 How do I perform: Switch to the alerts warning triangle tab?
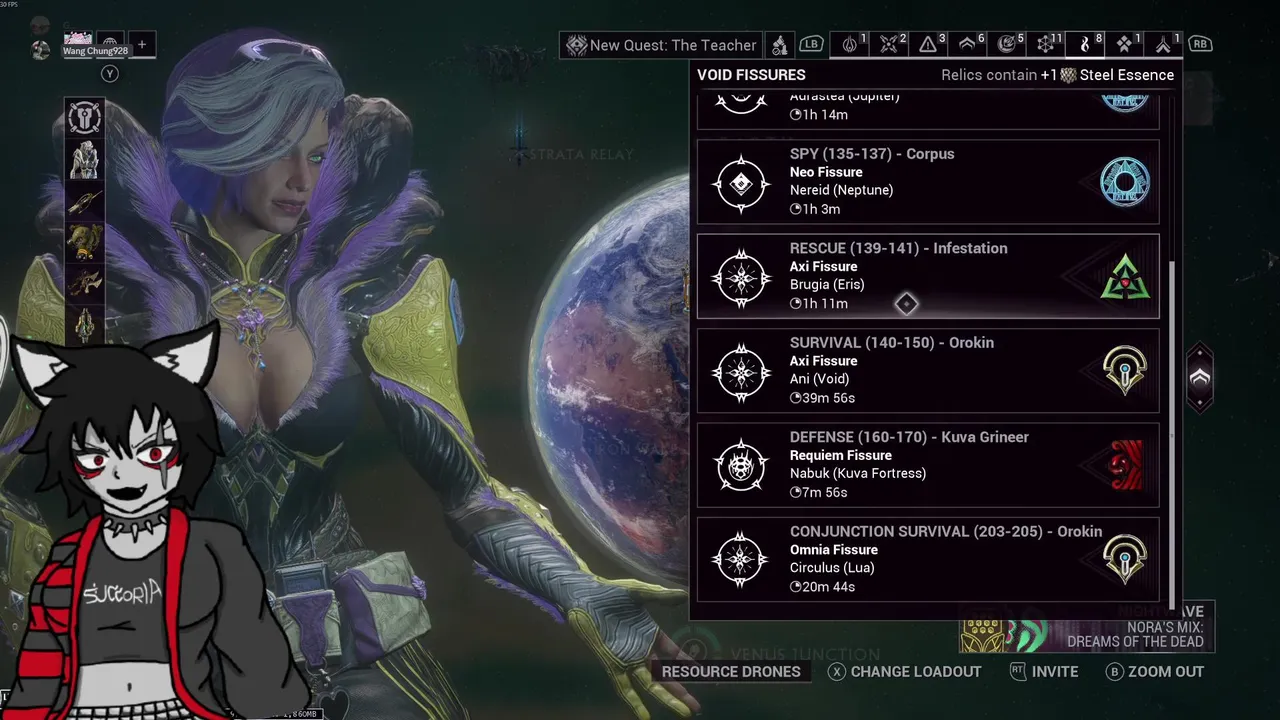928,44
